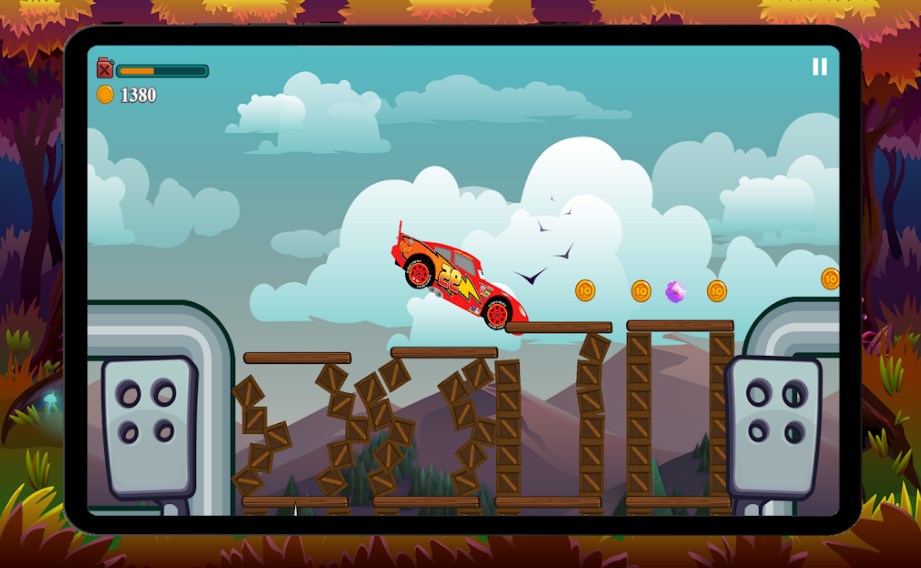Viewport: 921px width, 568px height.
Task: Hit the right gas pedal
Action: coord(775,425)
